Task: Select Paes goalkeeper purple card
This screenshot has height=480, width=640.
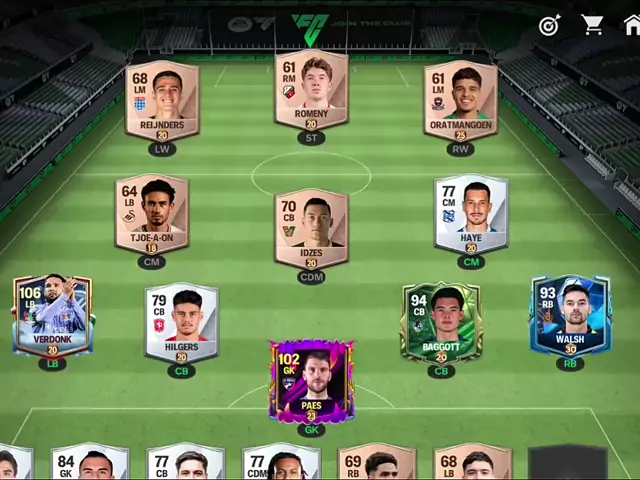Action: (311, 382)
